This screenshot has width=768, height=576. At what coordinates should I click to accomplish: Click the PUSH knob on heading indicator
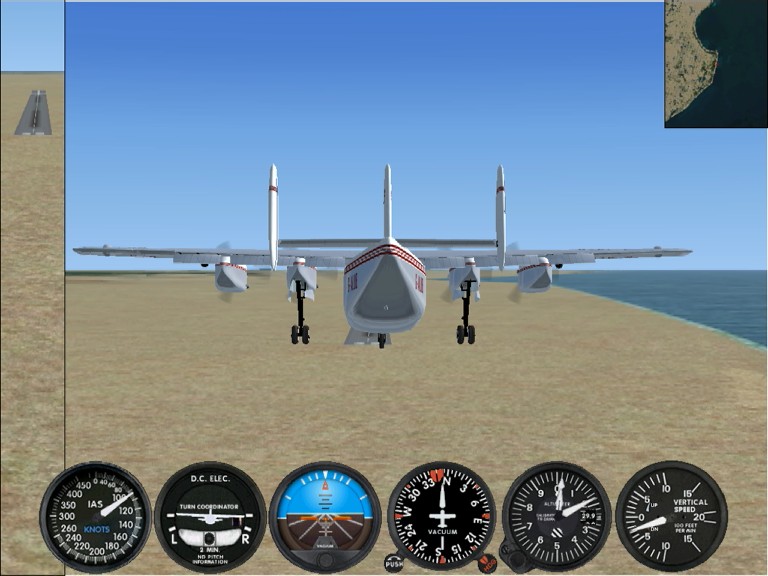394,563
